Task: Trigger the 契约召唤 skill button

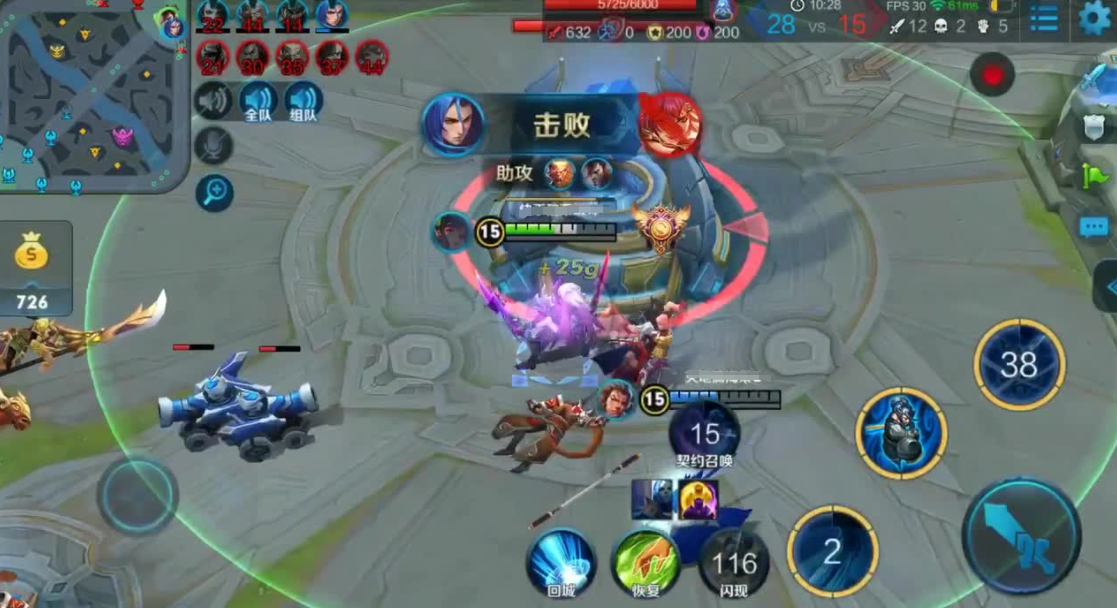Action: (x=705, y=435)
